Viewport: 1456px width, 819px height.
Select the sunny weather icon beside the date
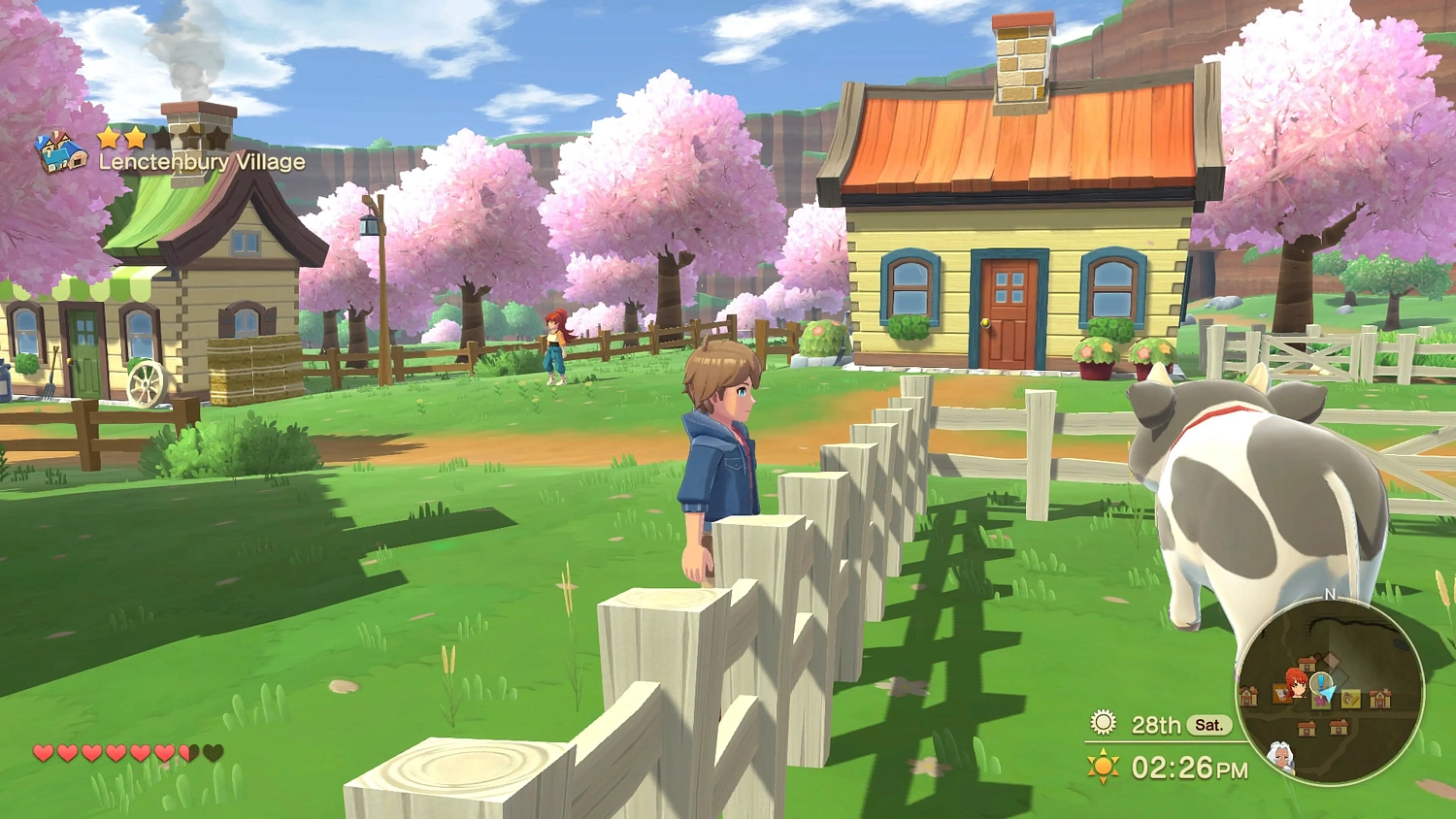(1103, 720)
